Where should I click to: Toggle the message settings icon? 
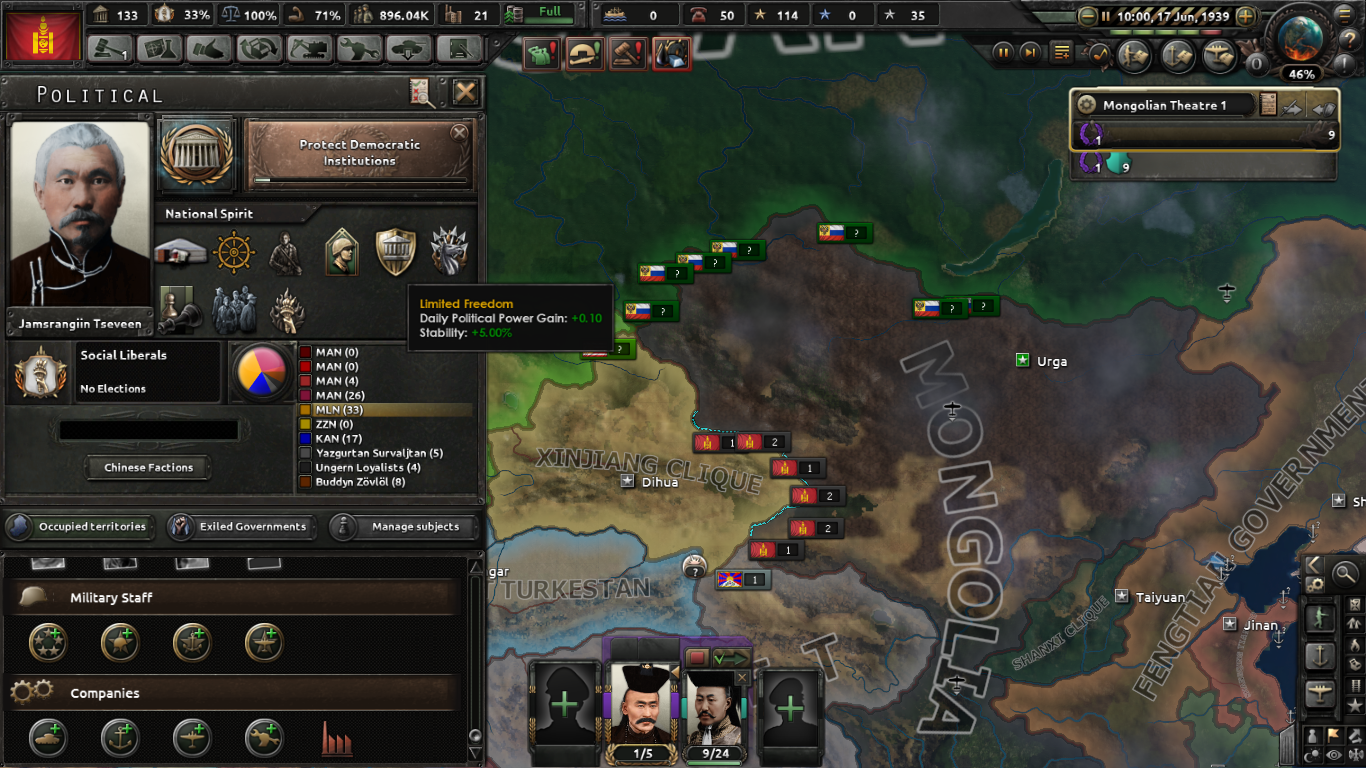pos(1062,52)
